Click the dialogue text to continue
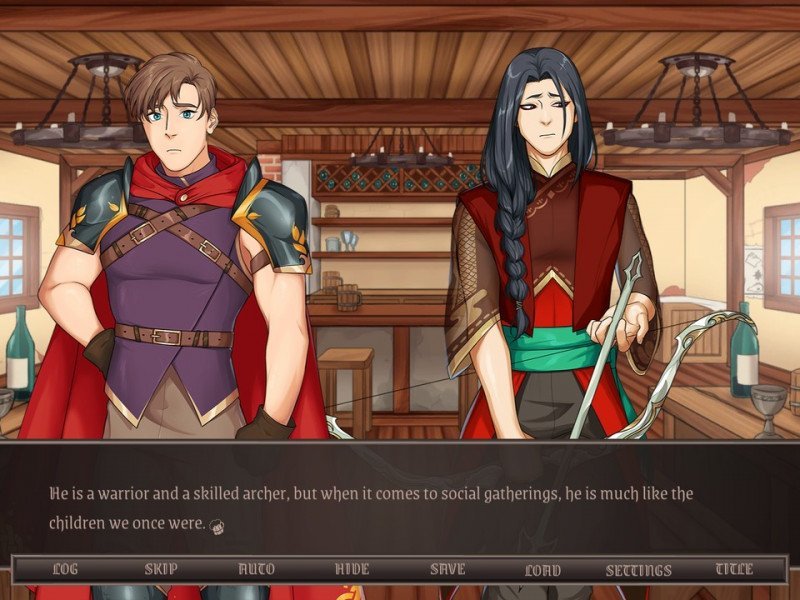Viewport: 800px width, 600px height. (x=371, y=508)
